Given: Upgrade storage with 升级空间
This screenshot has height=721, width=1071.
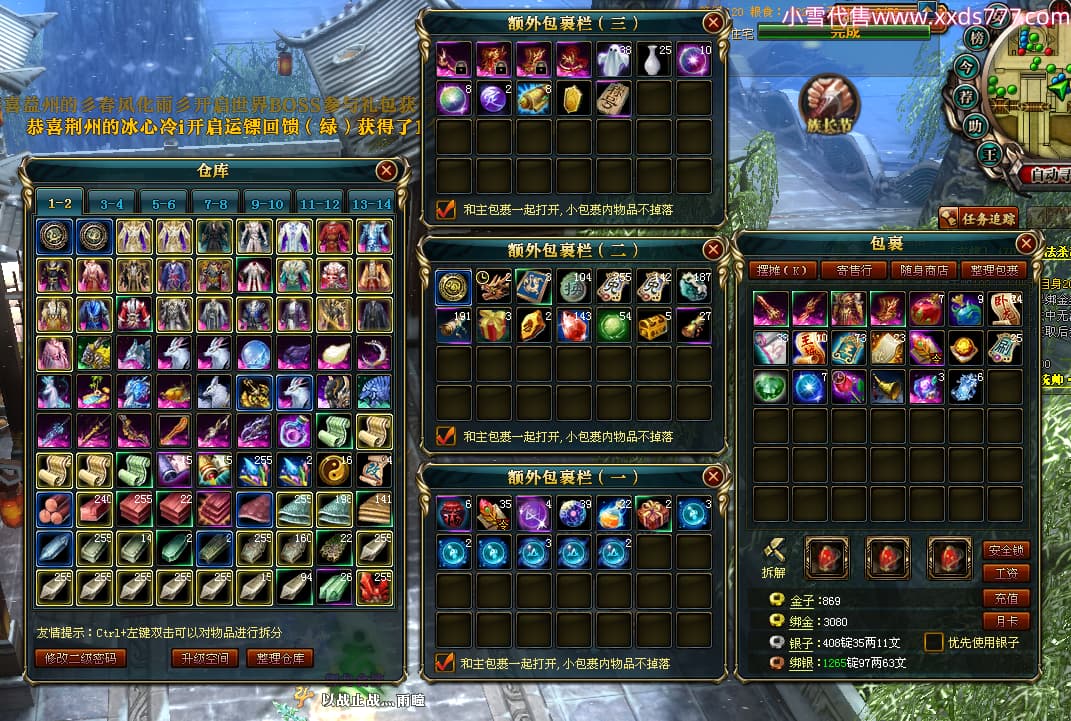Looking at the screenshot, I should click(x=204, y=658).
